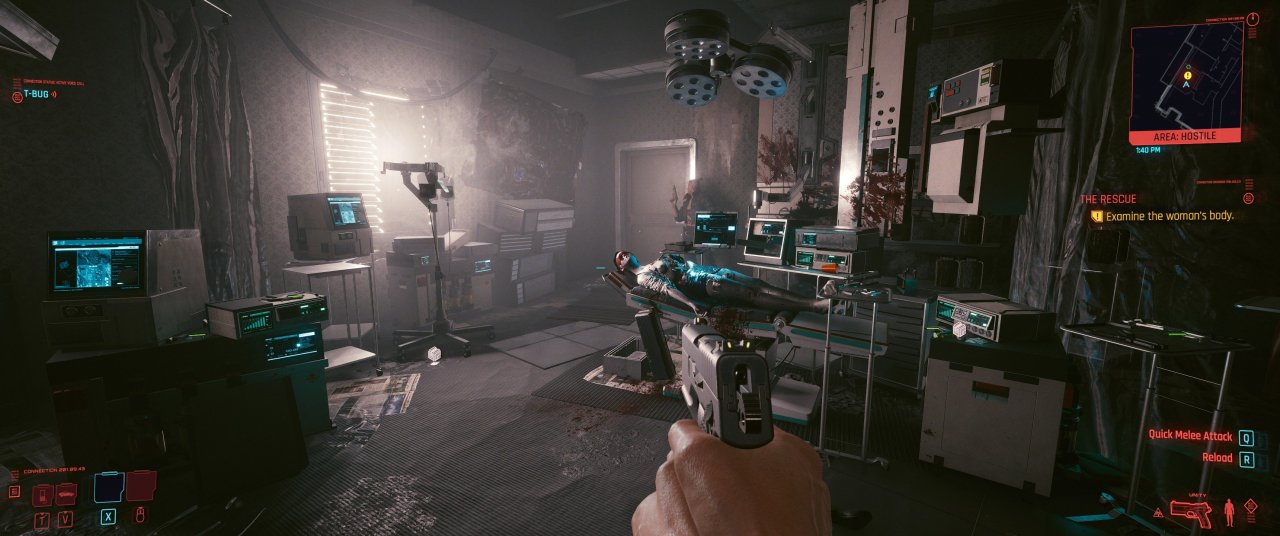Image resolution: width=1280 pixels, height=536 pixels.
Task: Select the vehicle call slot
Action: coord(66,495)
